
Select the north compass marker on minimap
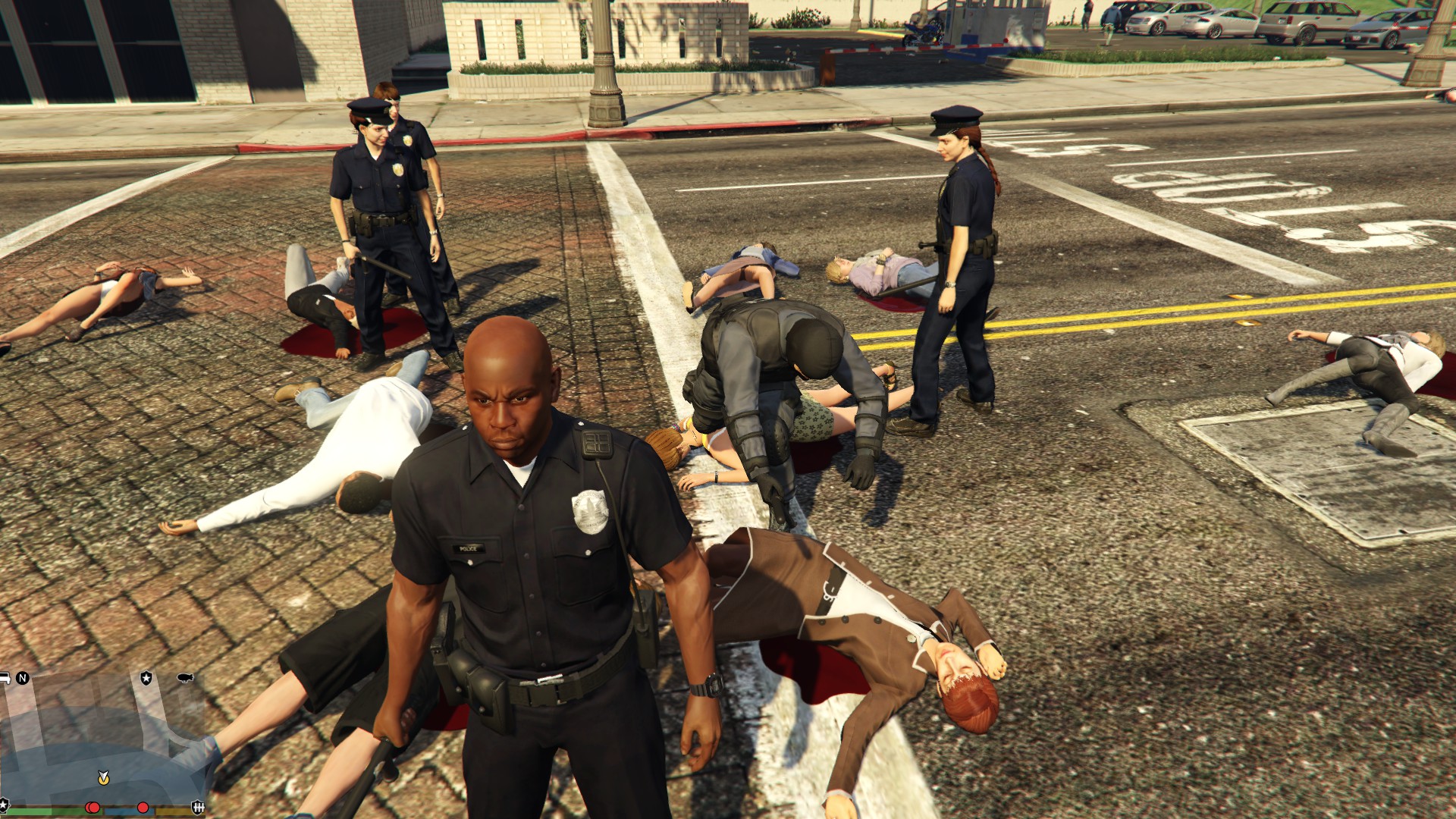click(x=23, y=678)
